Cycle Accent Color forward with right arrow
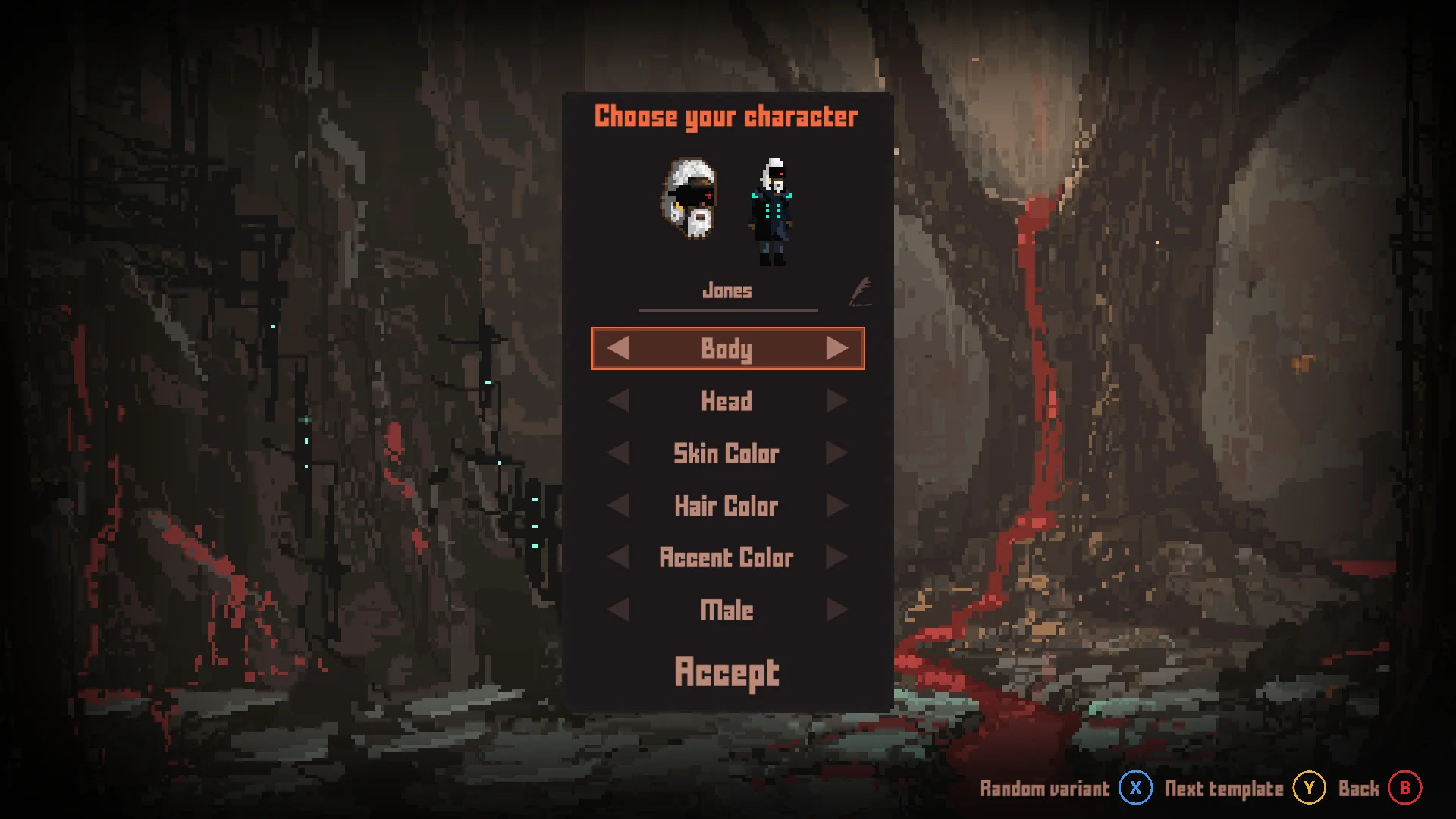This screenshot has width=1456, height=819. point(837,557)
